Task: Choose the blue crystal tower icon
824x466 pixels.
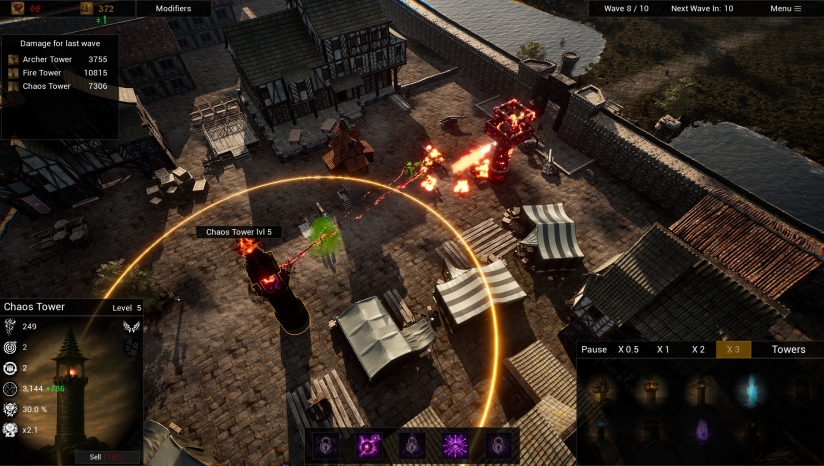Action: (x=748, y=391)
